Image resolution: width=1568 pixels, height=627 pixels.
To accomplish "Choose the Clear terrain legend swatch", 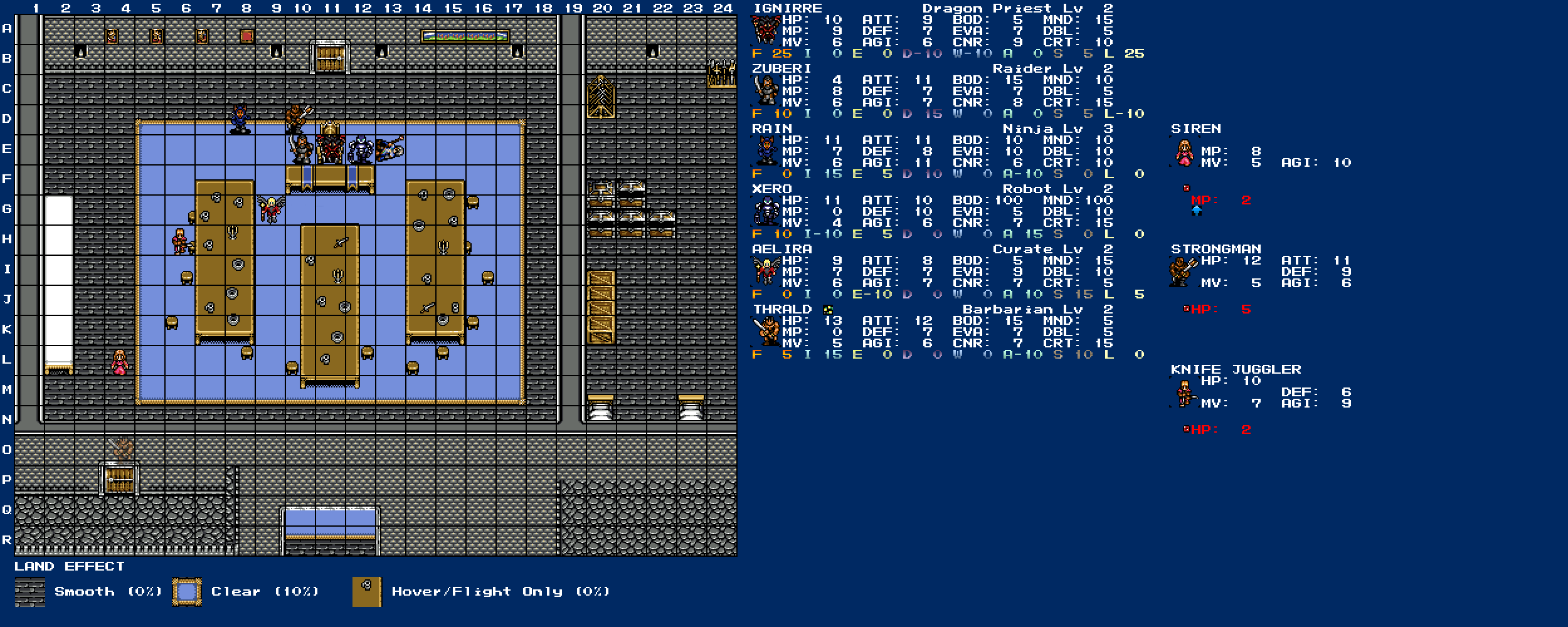I will 187,592.
